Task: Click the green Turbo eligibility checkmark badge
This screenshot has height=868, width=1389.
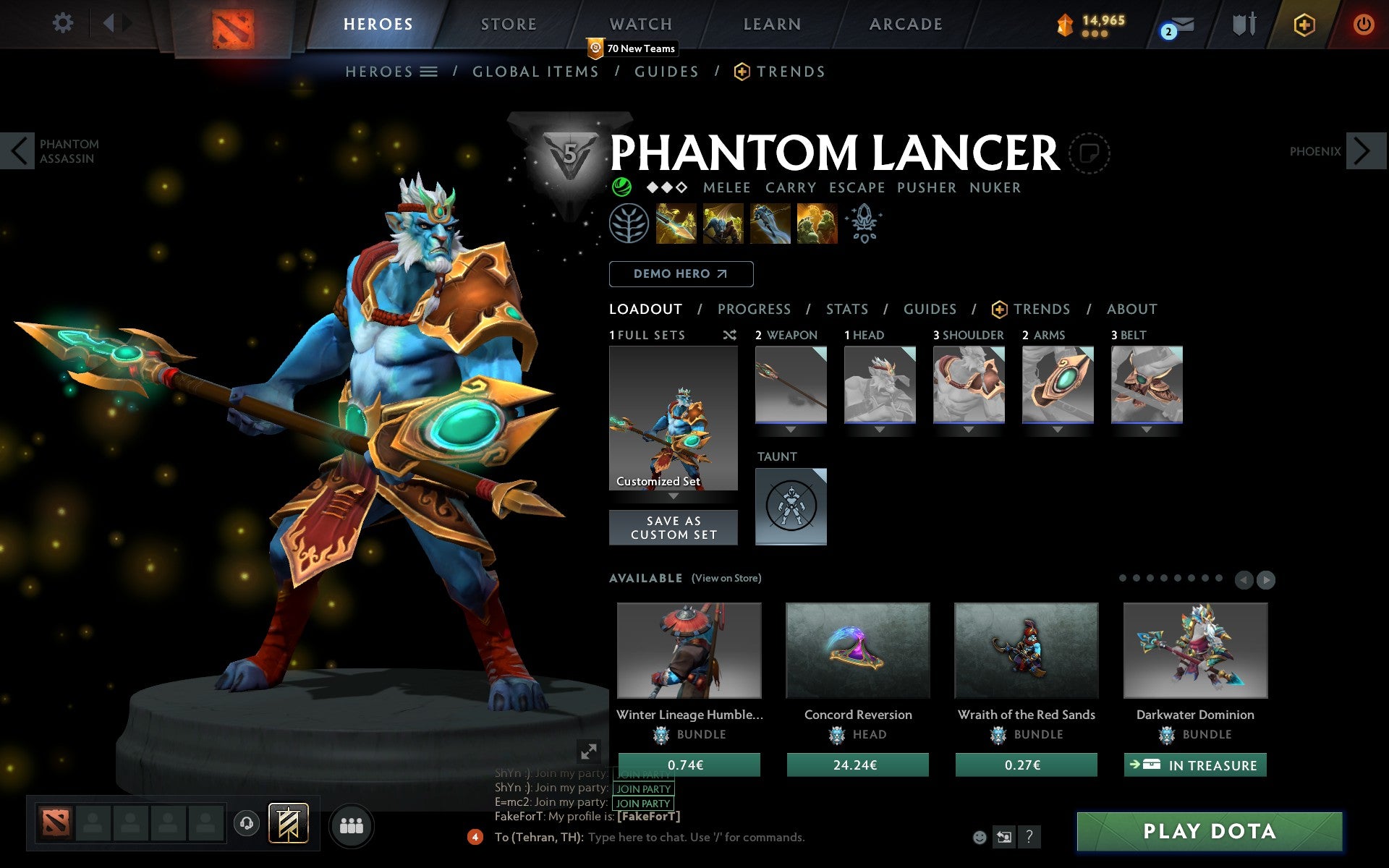Action: click(x=619, y=187)
